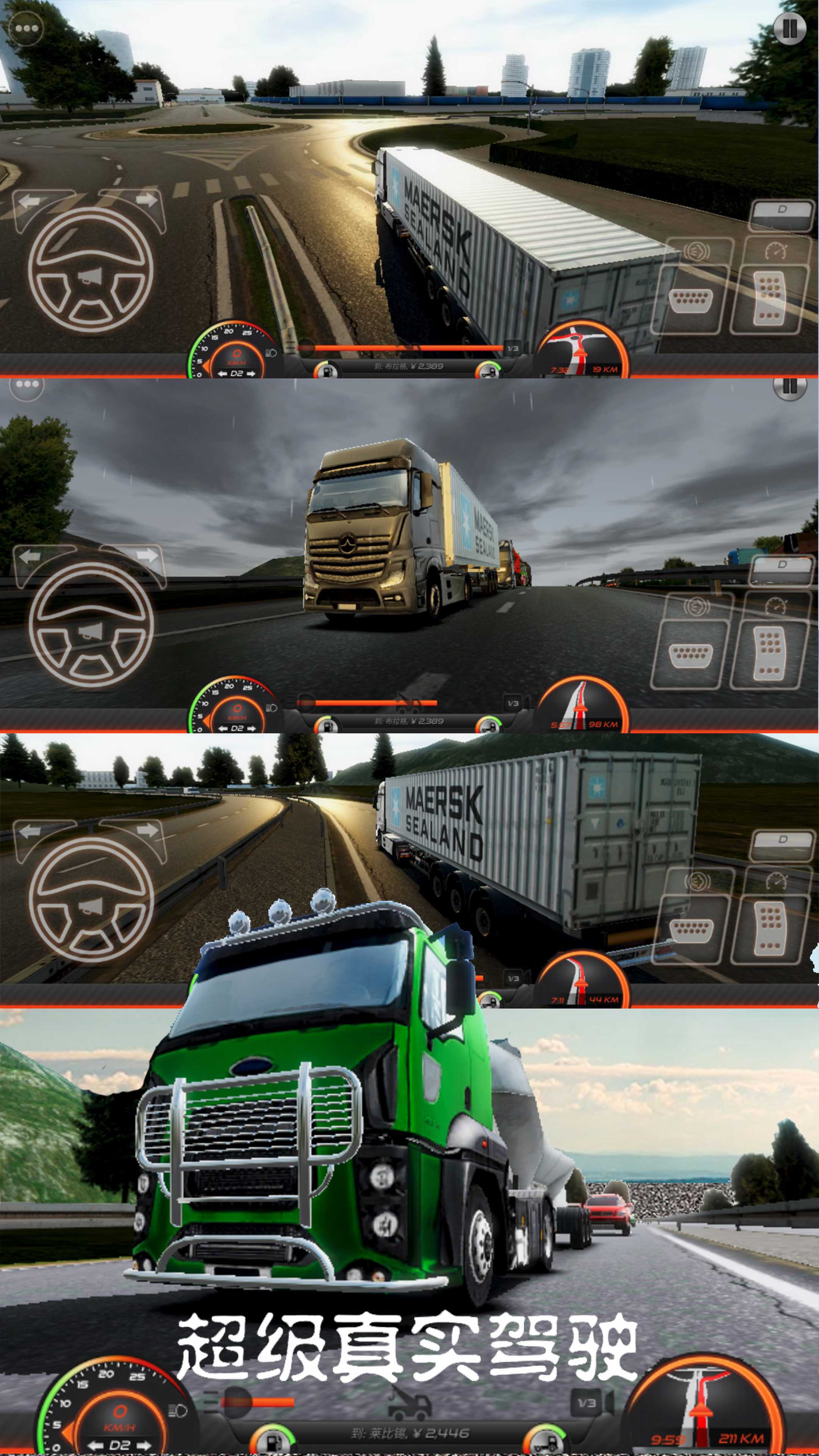Pause the game in the roundabout screenshot

pos(789,28)
